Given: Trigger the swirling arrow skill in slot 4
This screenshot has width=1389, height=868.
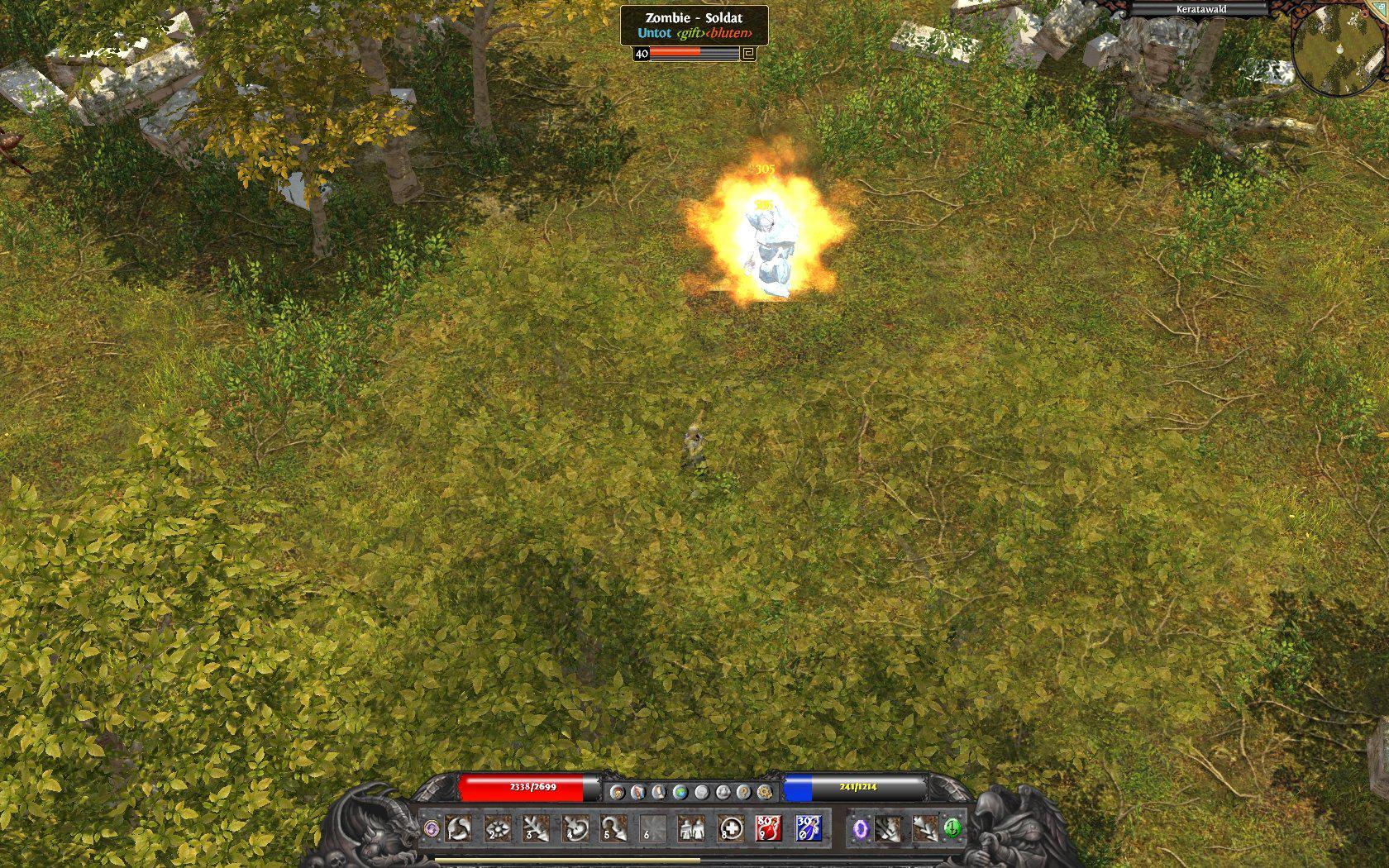Looking at the screenshot, I should (575, 827).
